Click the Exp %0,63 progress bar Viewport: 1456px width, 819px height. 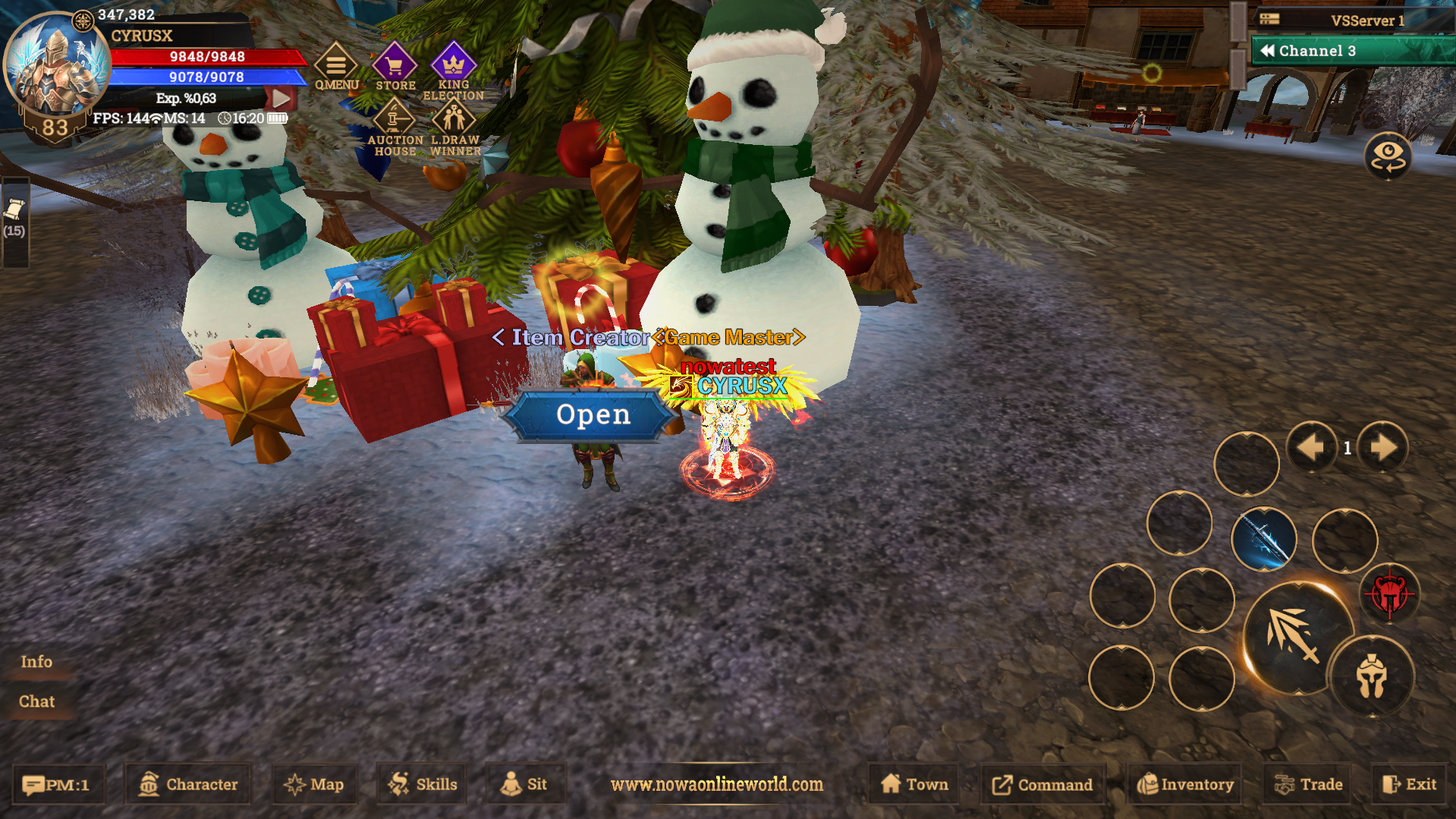coord(186,97)
